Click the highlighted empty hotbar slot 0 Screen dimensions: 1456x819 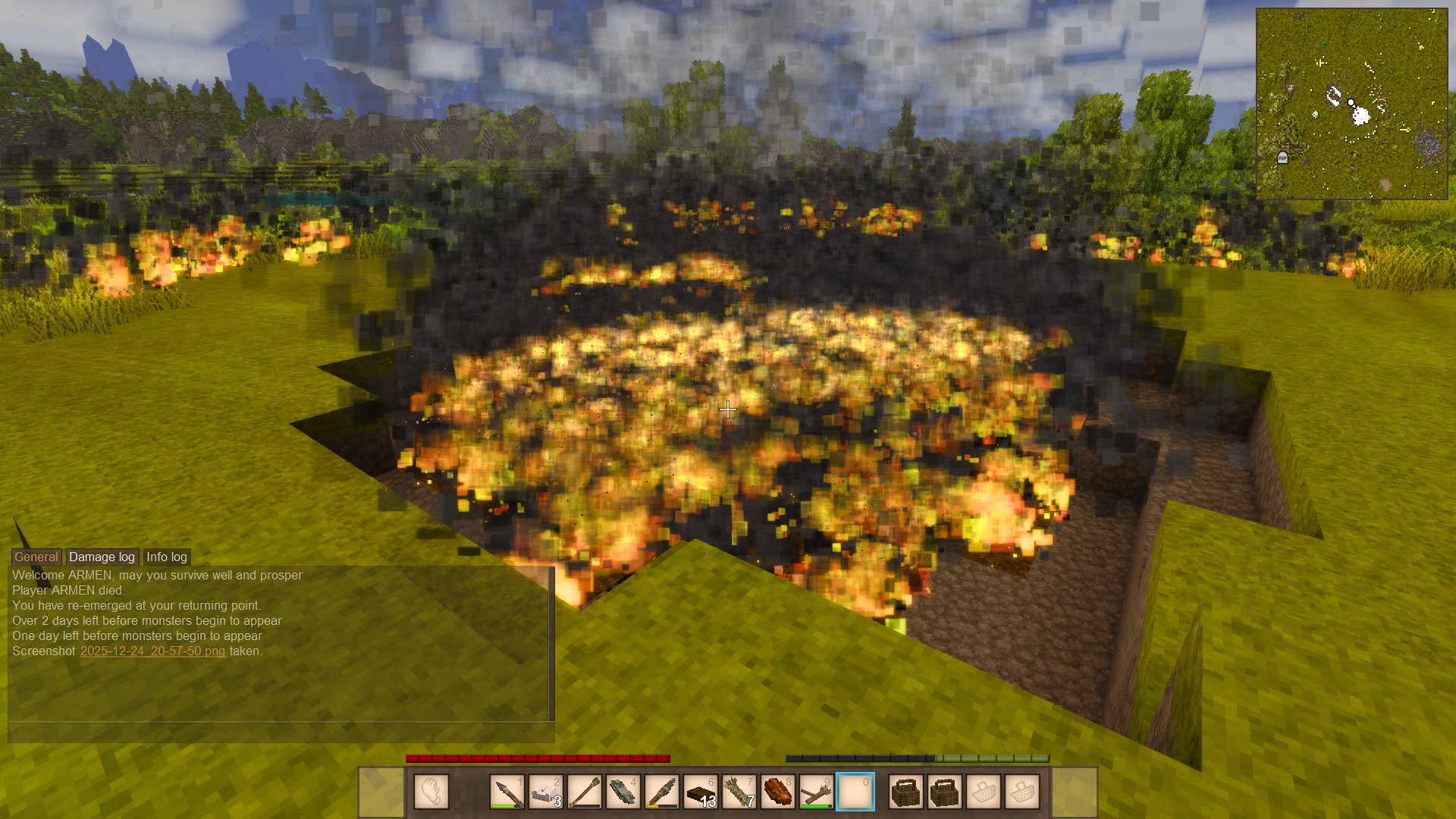click(x=855, y=792)
